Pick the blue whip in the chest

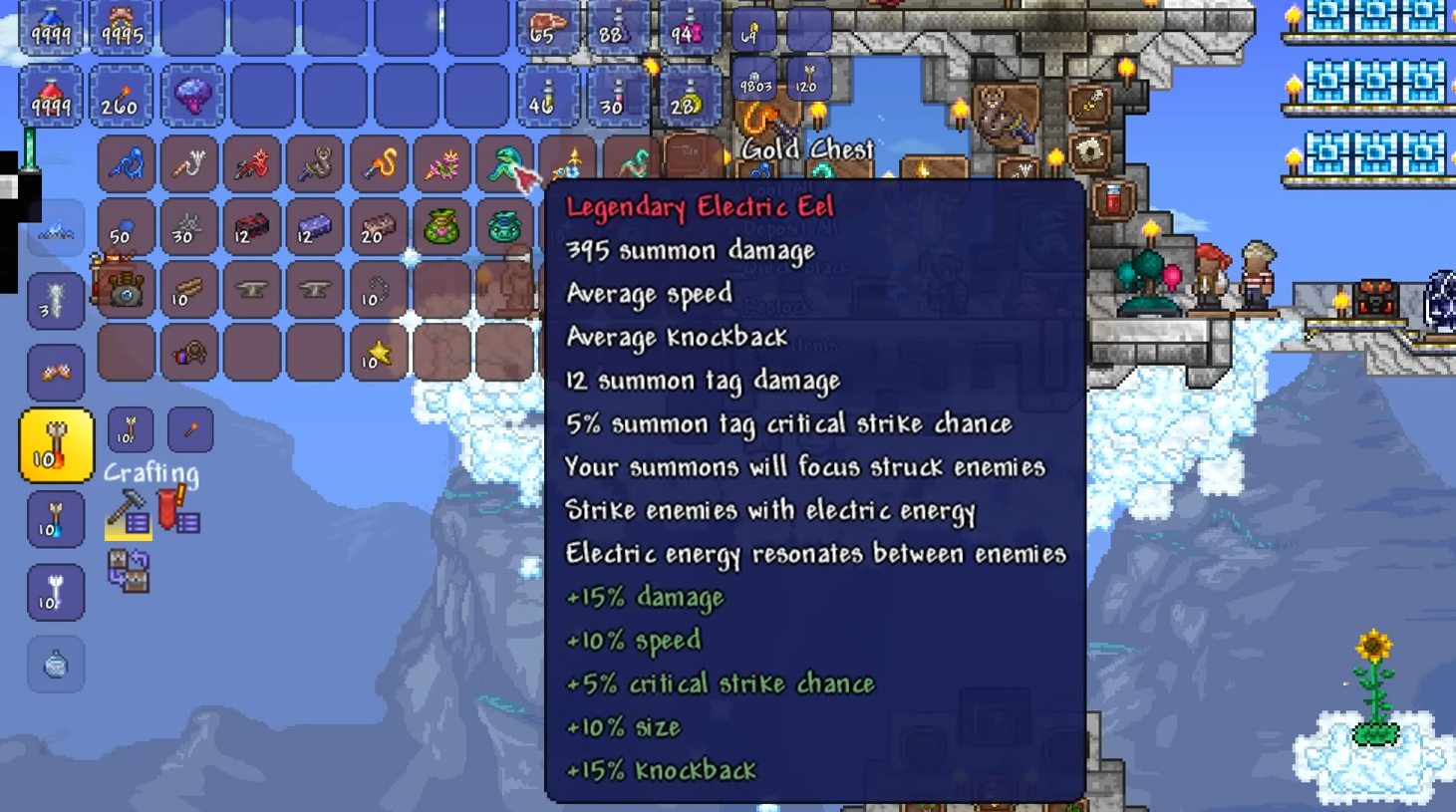pos(127,163)
